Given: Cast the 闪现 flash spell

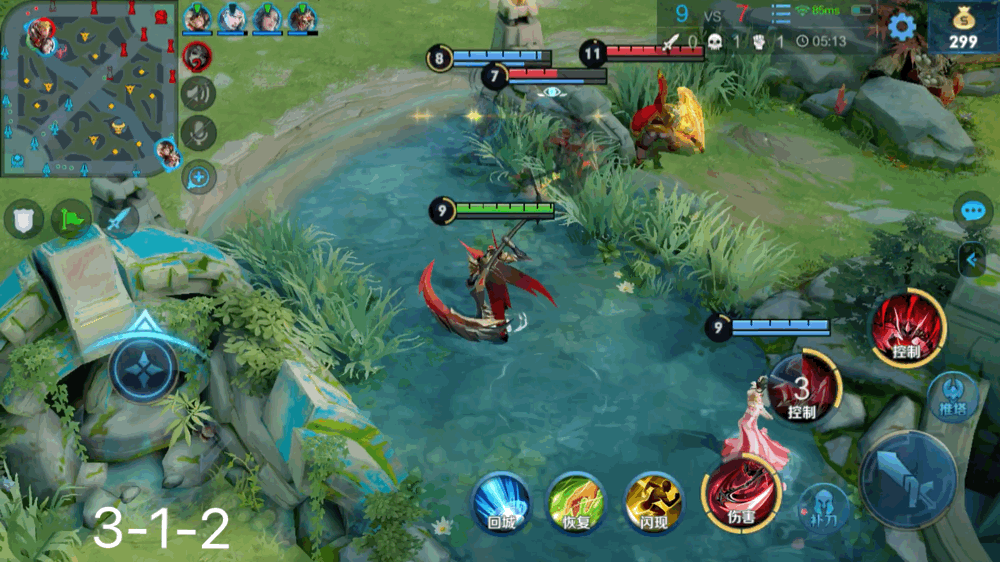Looking at the screenshot, I should [653, 500].
